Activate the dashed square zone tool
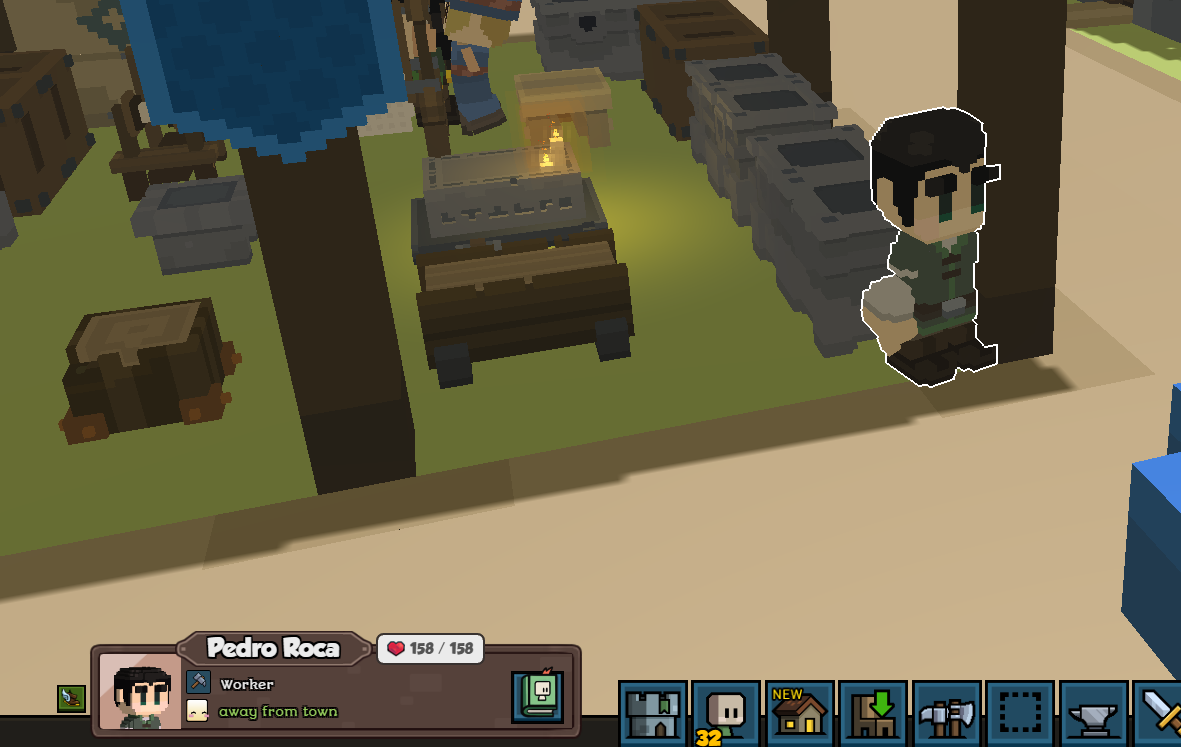The height and width of the screenshot is (747, 1181). [1020, 714]
